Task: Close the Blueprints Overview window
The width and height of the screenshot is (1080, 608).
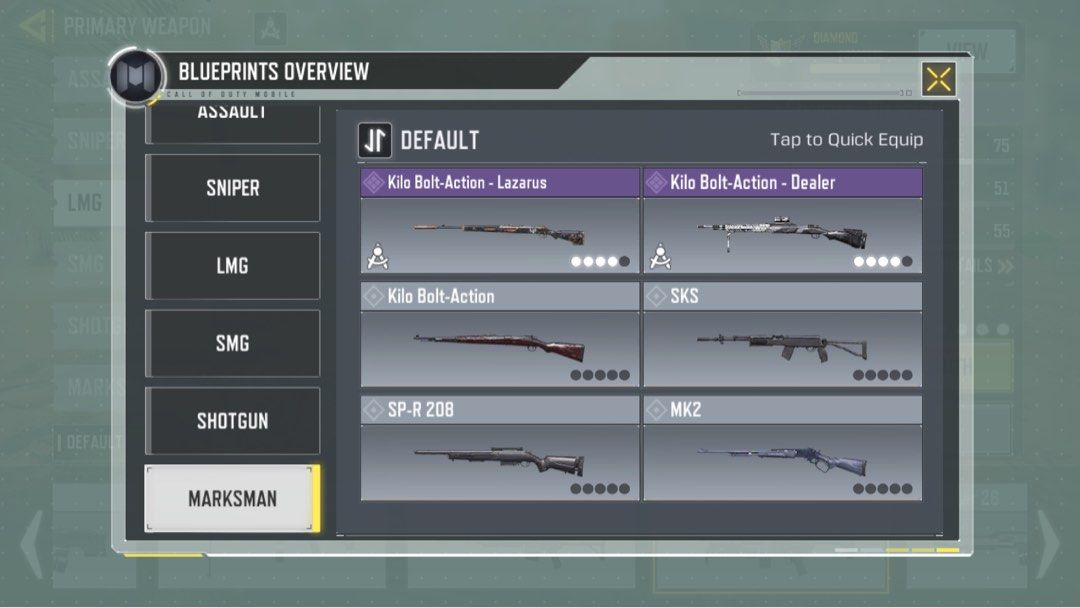Action: [x=938, y=79]
